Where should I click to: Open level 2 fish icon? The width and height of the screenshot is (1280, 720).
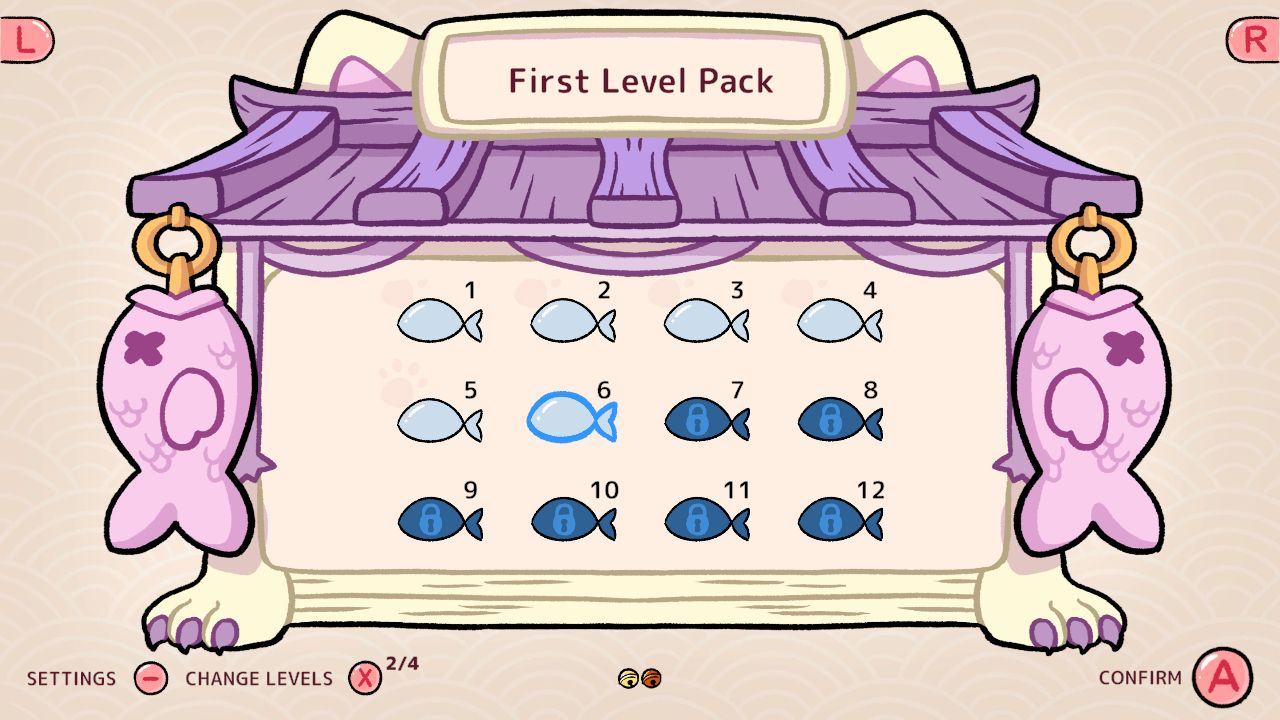click(x=571, y=320)
